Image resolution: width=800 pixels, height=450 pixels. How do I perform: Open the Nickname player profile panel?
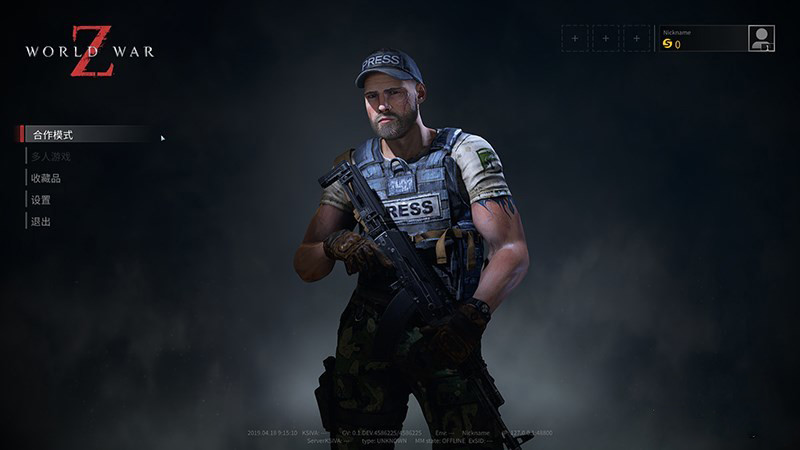pos(702,38)
